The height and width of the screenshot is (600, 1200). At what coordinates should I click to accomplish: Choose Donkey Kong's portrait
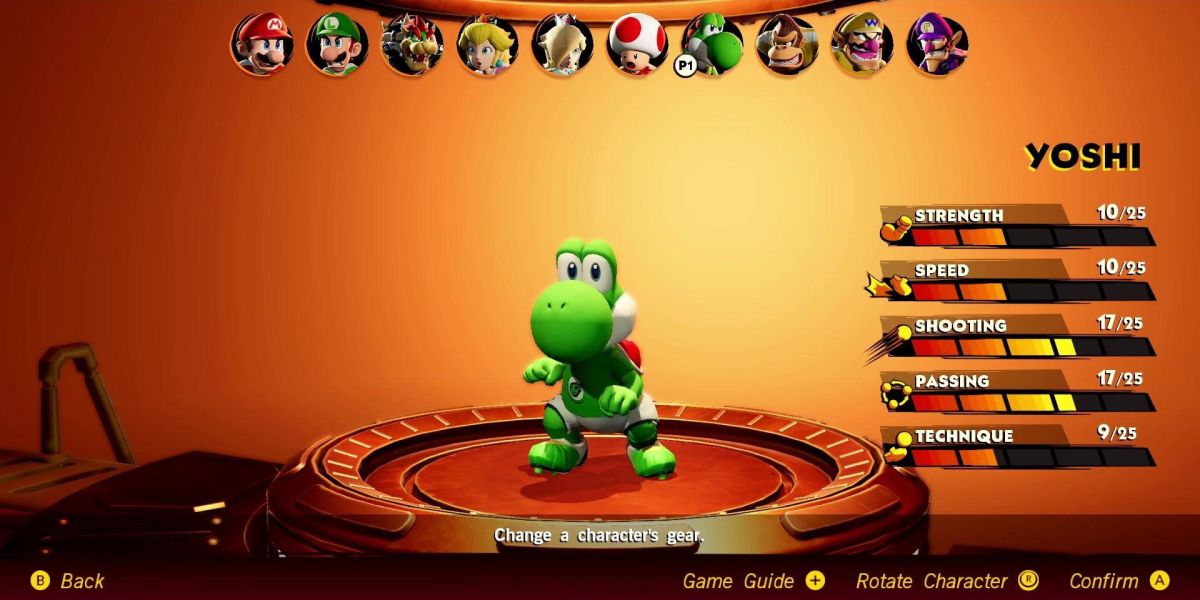[787, 44]
